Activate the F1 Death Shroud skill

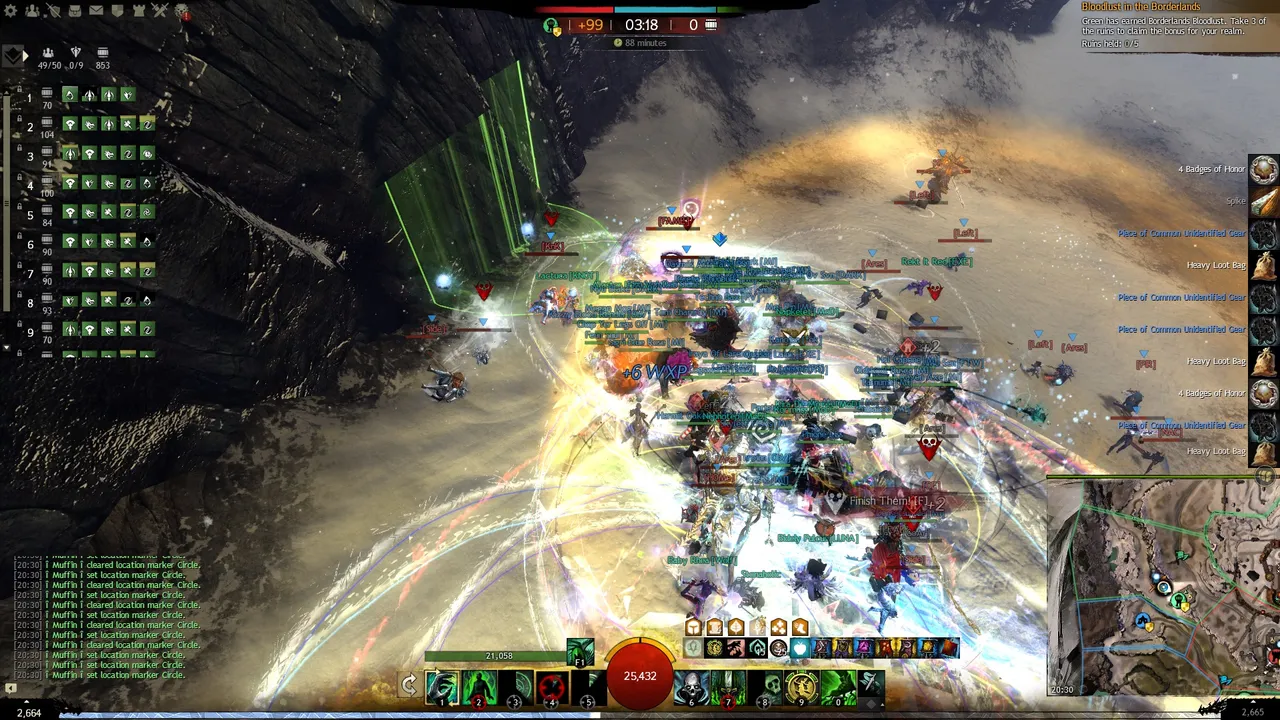point(580,654)
